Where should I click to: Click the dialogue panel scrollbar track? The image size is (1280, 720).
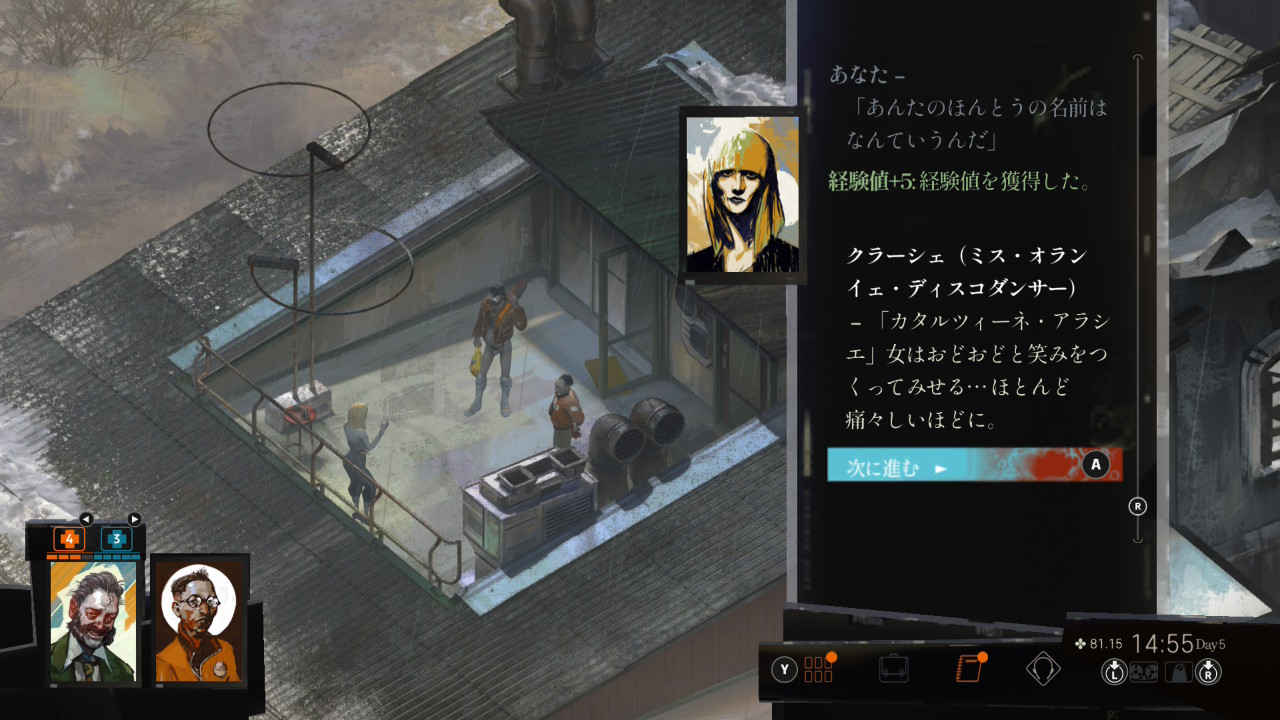(x=1137, y=300)
